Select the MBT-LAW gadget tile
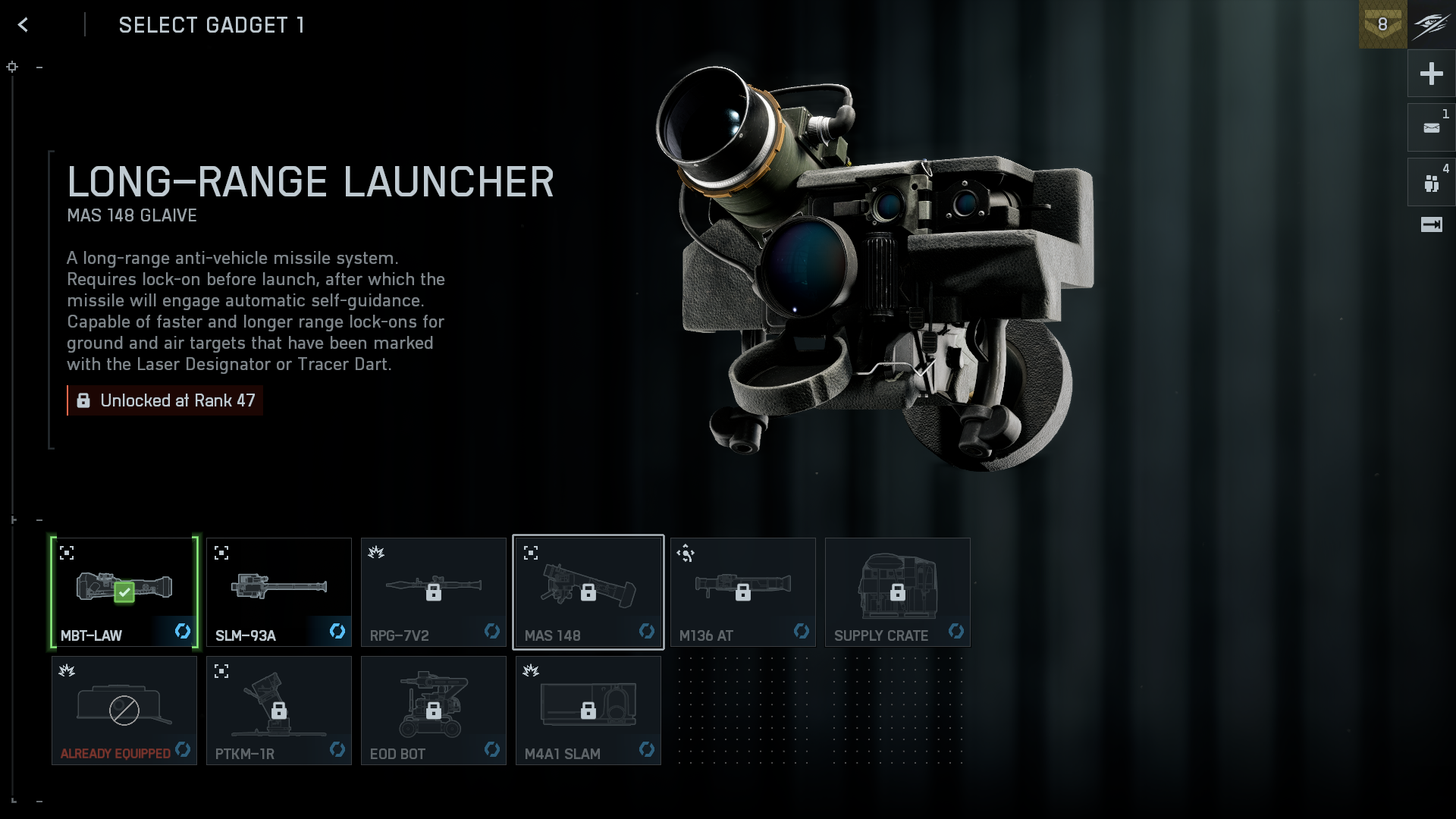Viewport: 1456px width, 819px height. (124, 592)
